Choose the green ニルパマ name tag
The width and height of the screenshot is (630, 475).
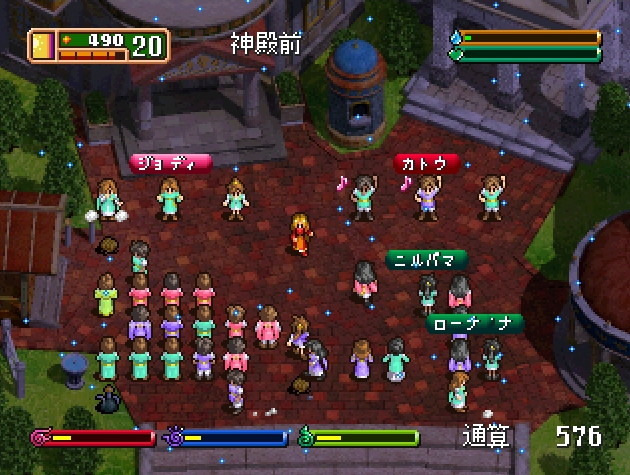point(427,260)
